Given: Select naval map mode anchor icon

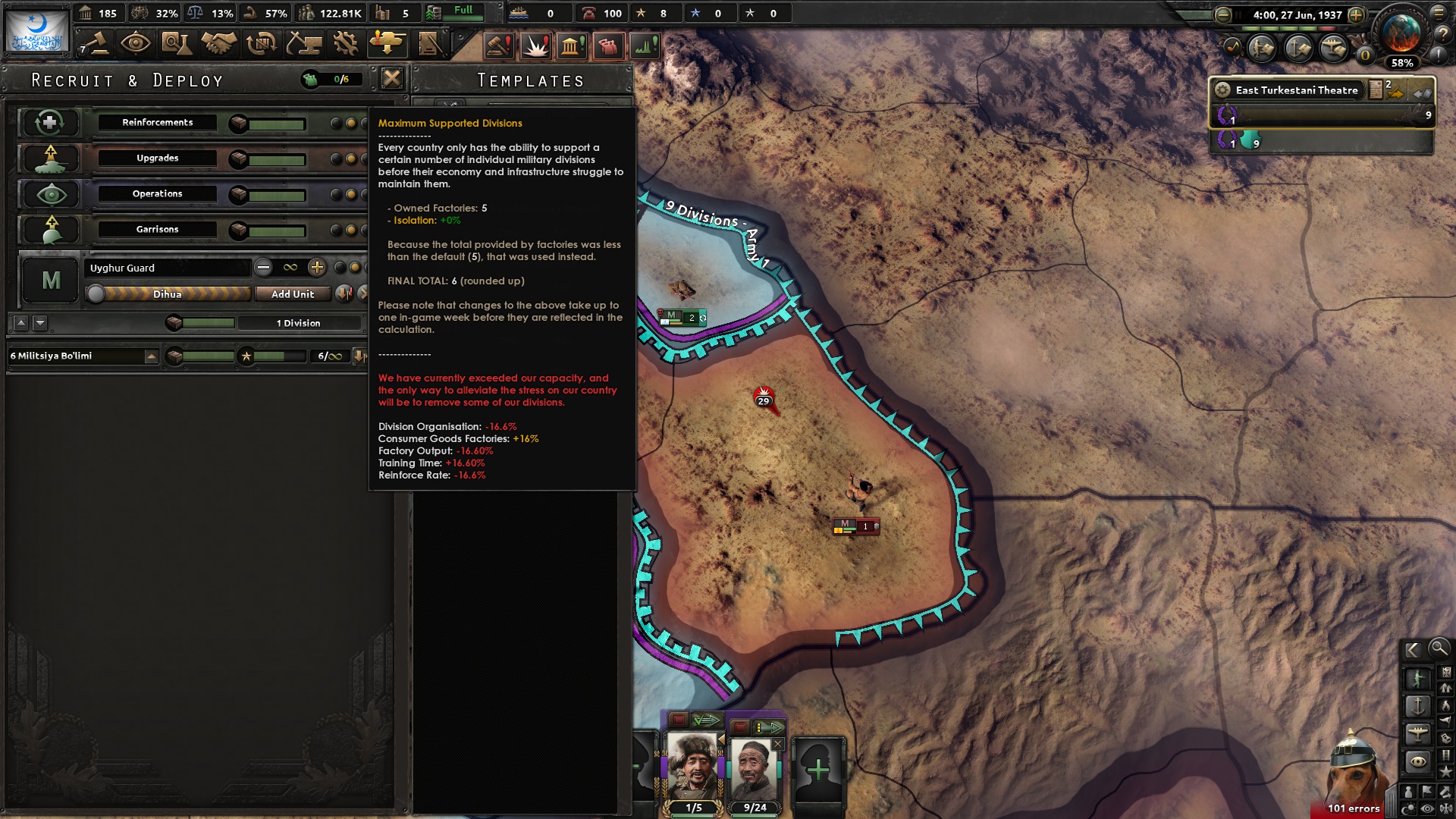Looking at the screenshot, I should coord(1419,706).
